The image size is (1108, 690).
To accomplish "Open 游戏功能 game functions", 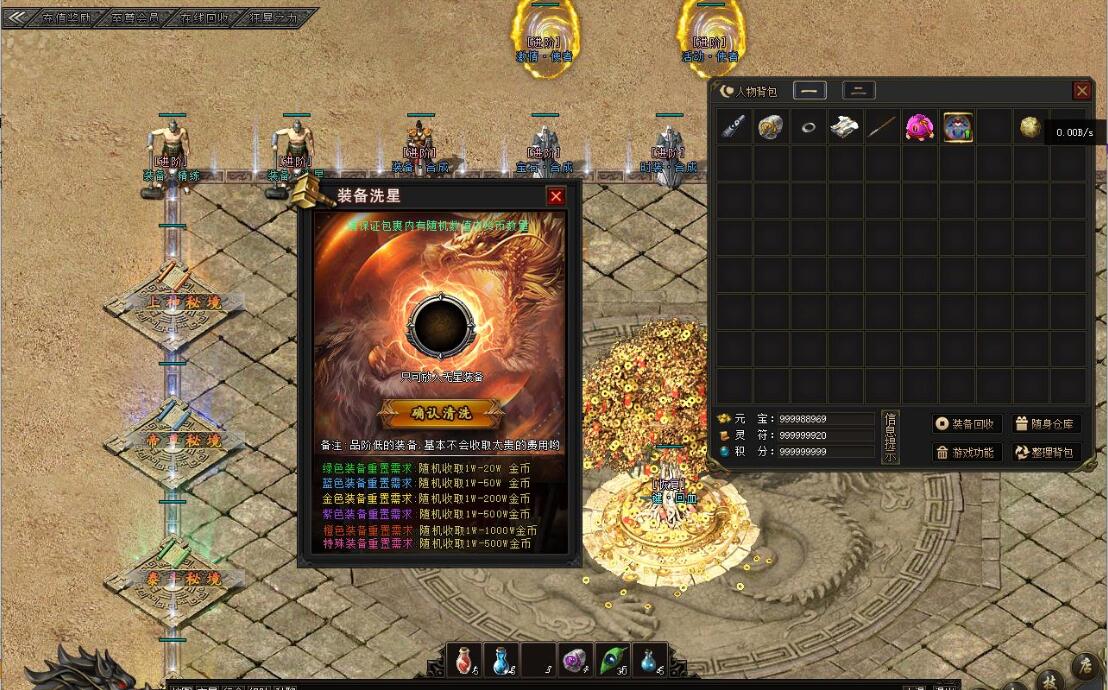I will point(968,452).
